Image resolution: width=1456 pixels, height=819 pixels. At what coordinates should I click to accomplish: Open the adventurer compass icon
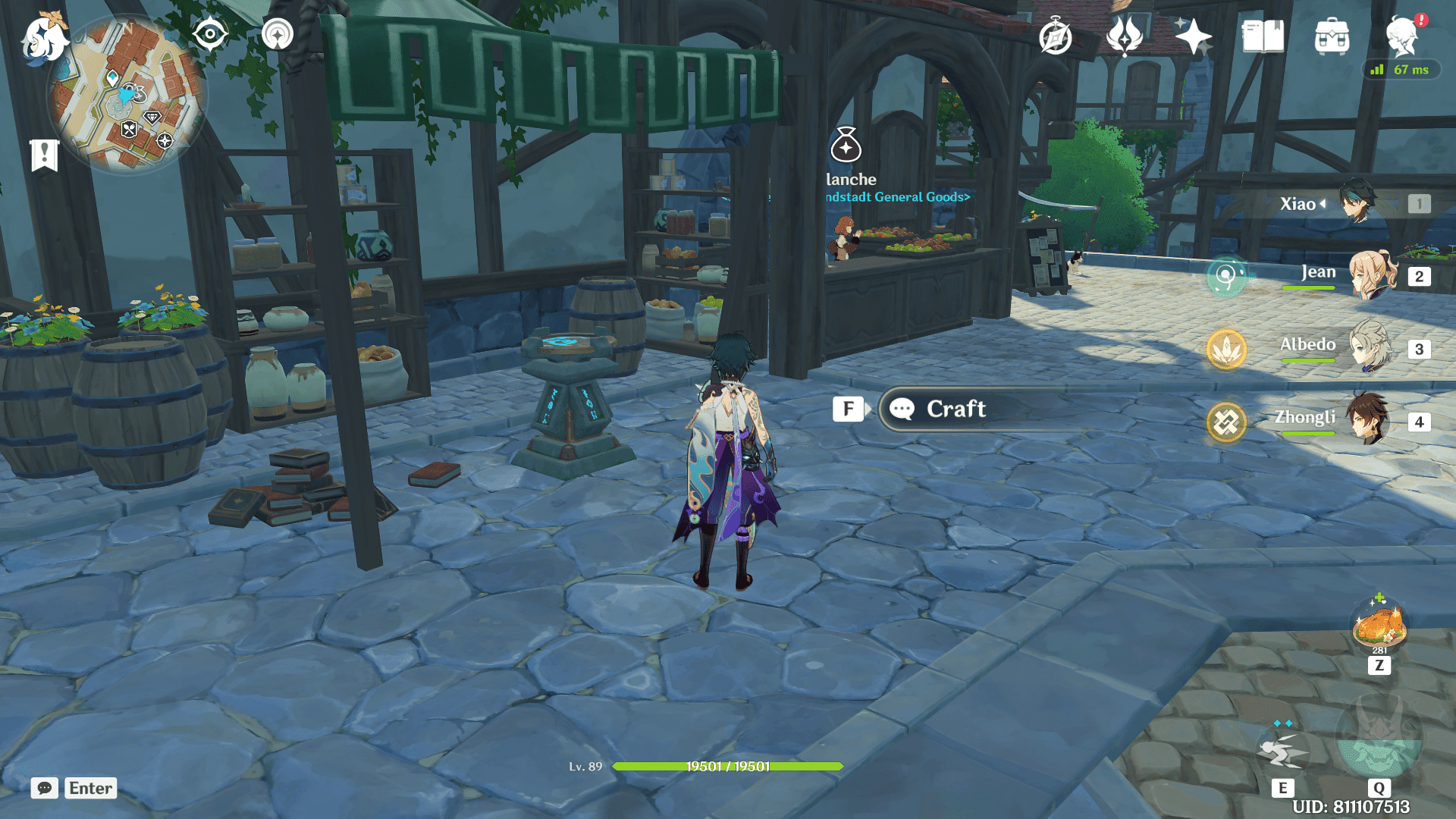(x=1055, y=36)
